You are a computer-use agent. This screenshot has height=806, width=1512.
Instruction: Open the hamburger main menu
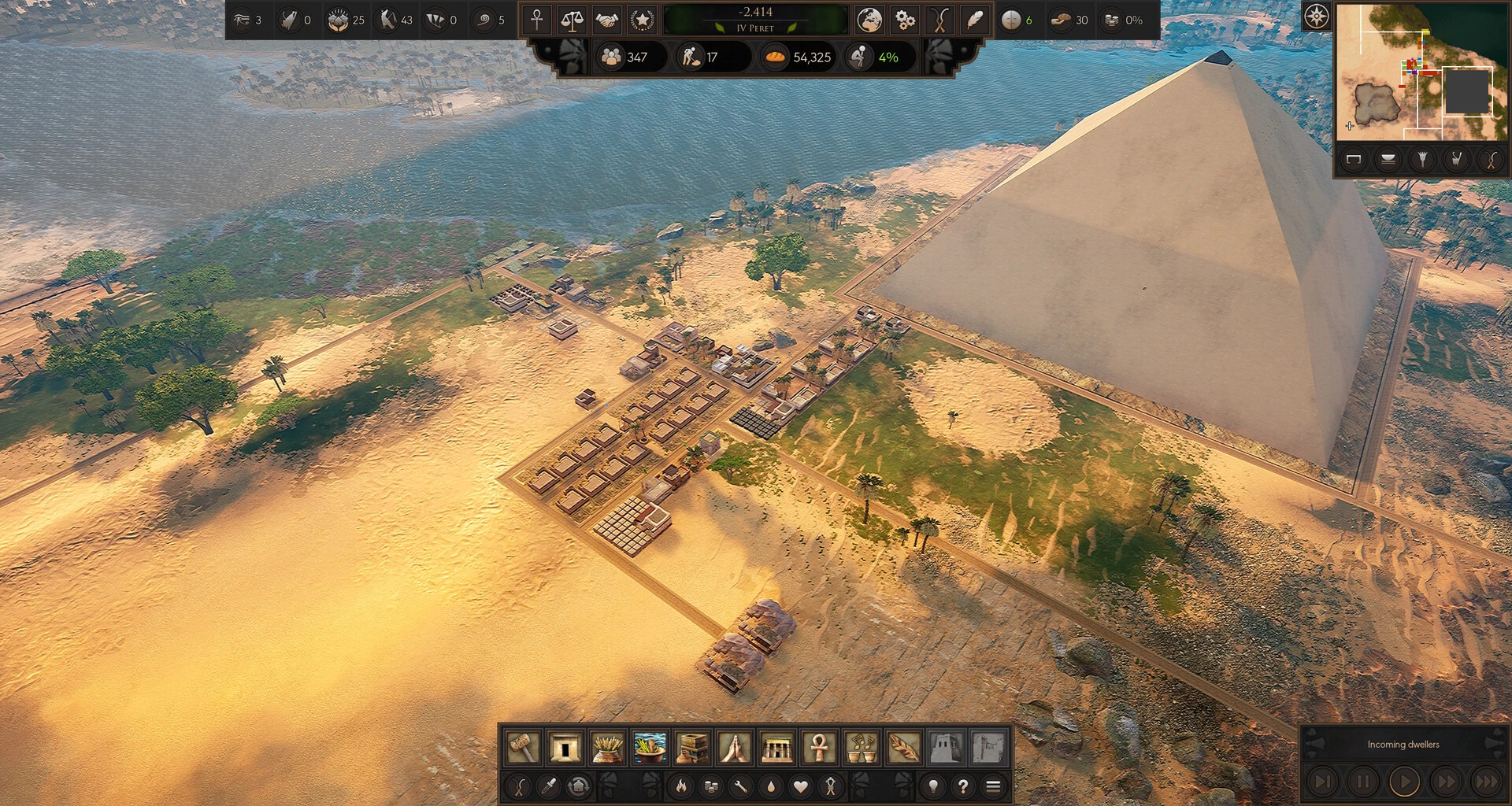tap(993, 786)
